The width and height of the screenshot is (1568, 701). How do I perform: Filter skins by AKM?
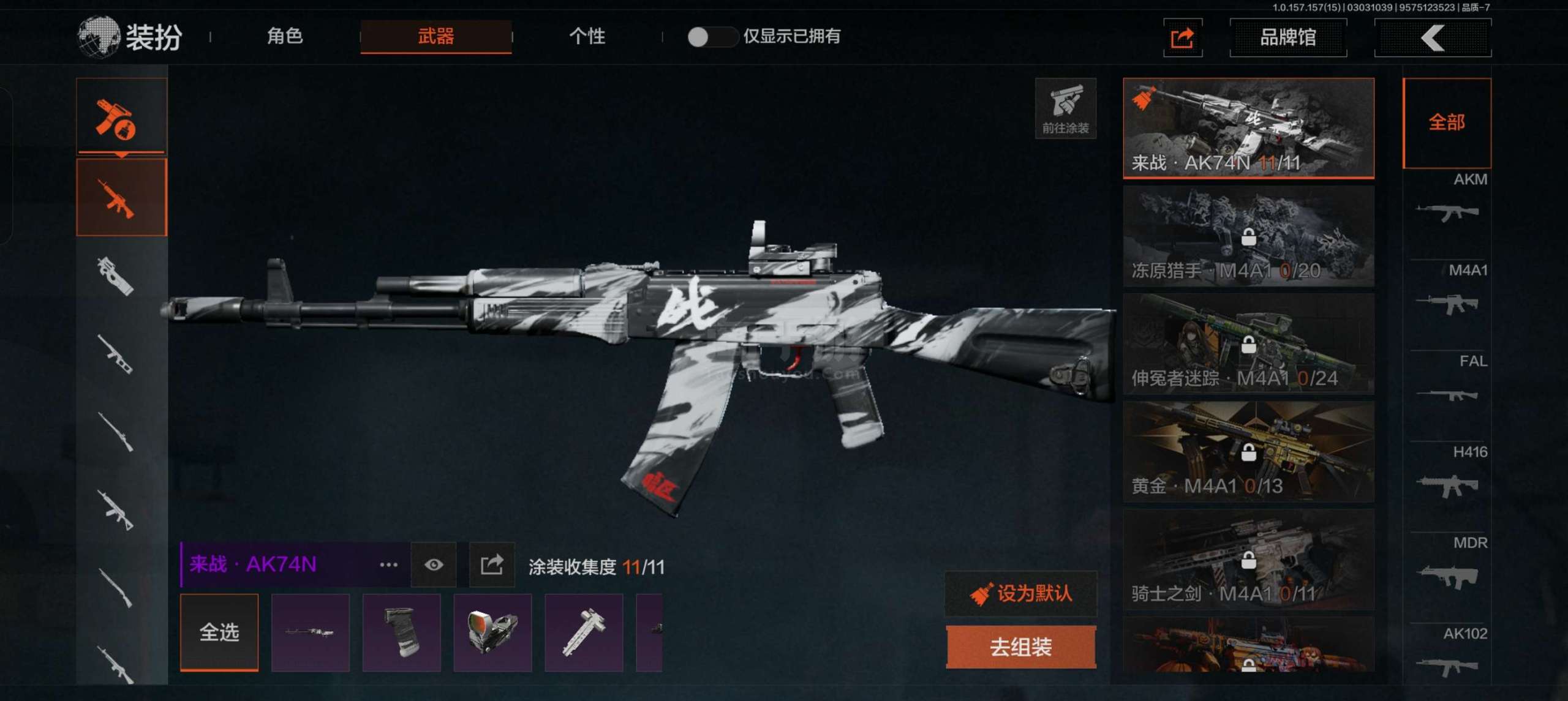[x=1447, y=202]
